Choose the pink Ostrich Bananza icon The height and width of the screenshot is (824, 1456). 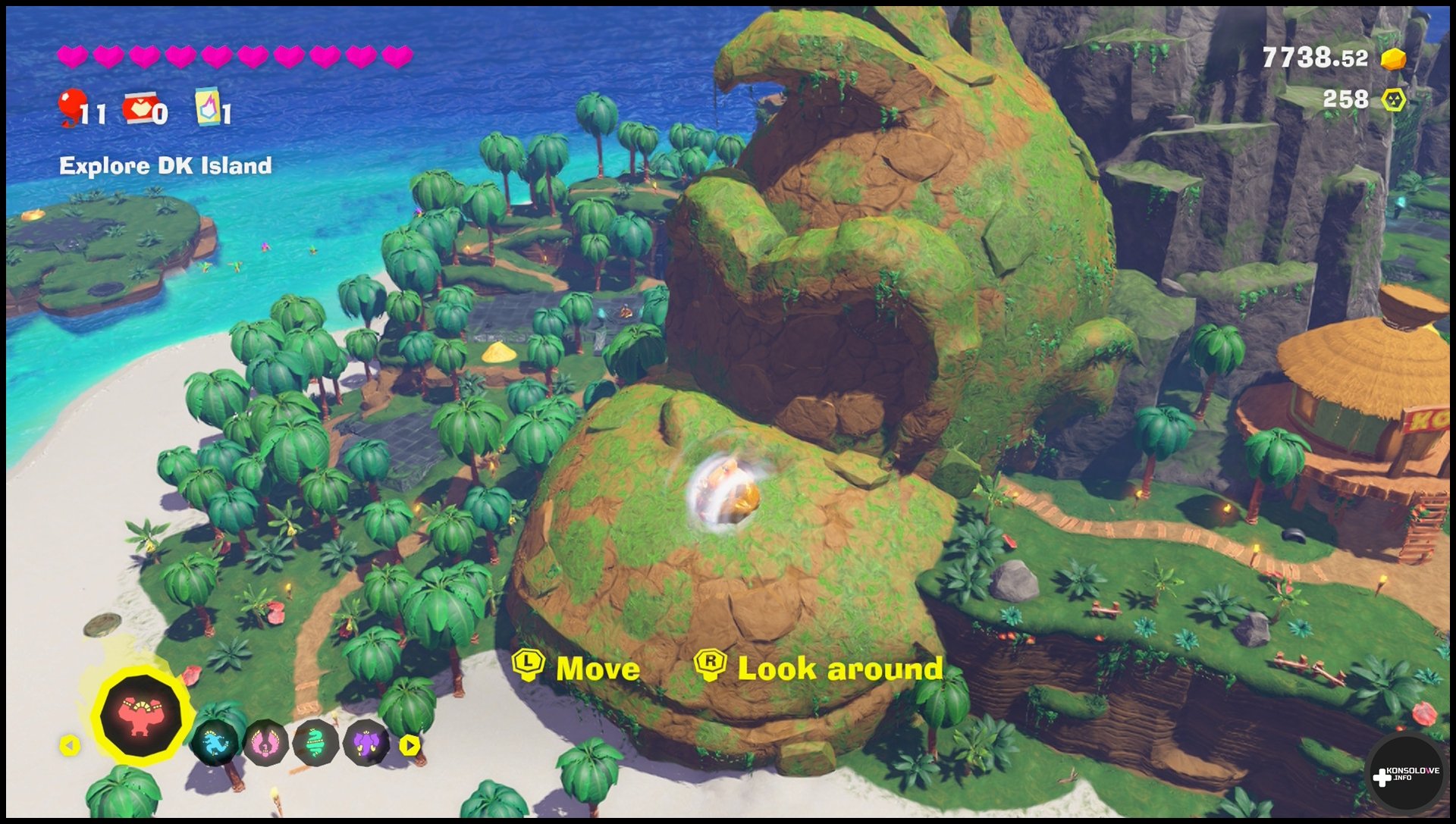point(265,743)
